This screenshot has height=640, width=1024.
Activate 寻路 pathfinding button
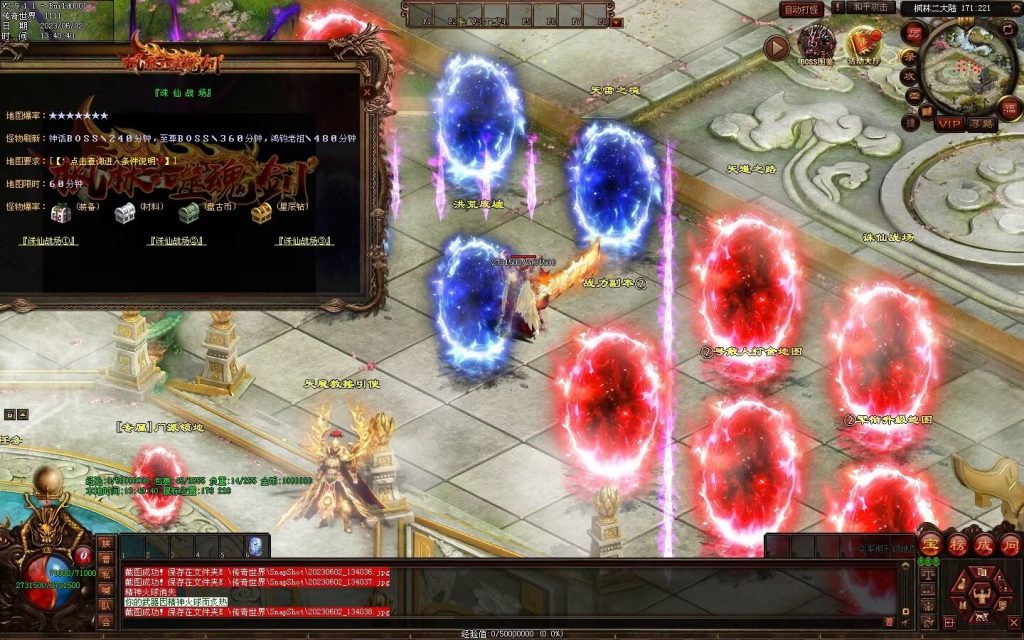point(982,123)
